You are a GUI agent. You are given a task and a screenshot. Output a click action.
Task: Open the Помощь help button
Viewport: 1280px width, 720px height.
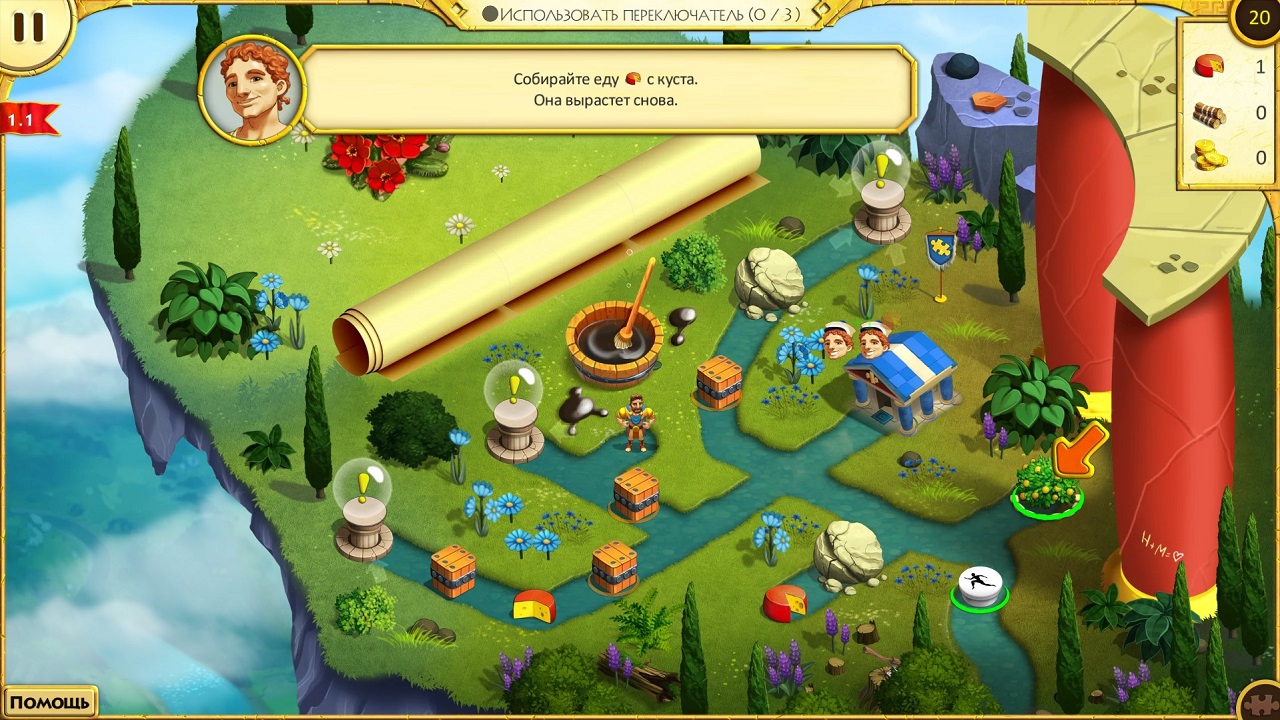point(49,702)
